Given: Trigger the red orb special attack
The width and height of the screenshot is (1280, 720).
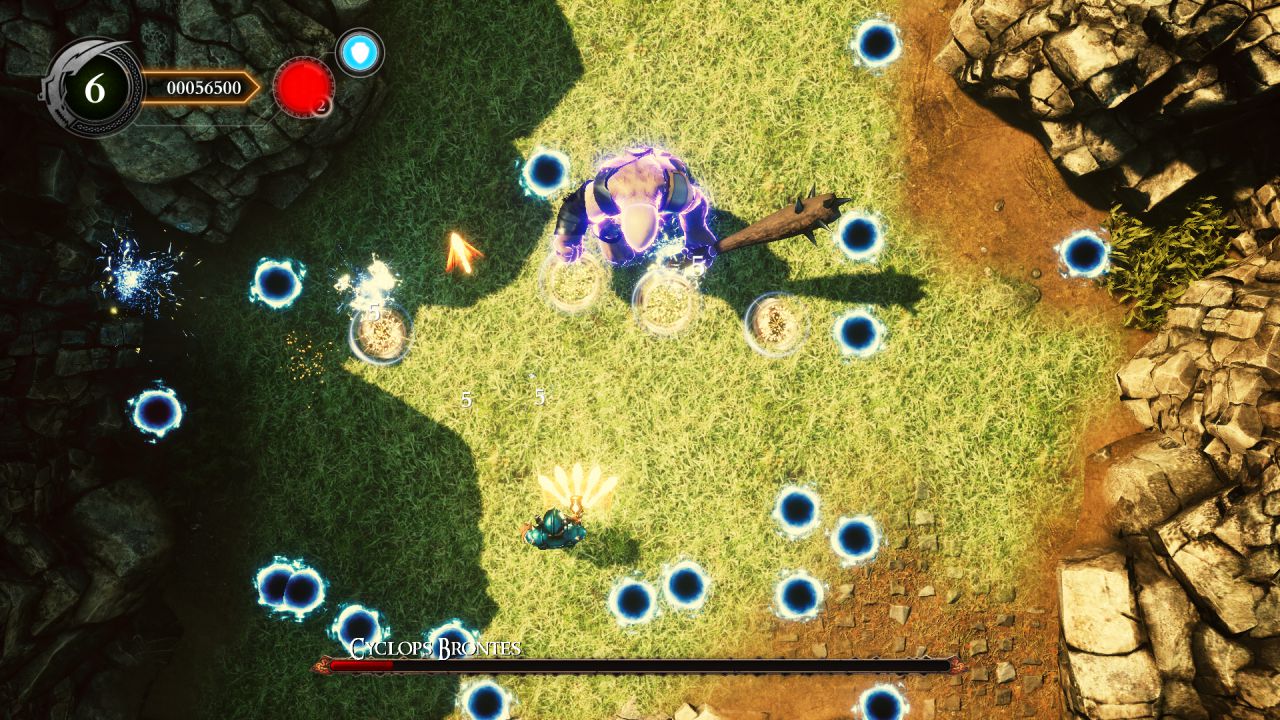Looking at the screenshot, I should 303,87.
